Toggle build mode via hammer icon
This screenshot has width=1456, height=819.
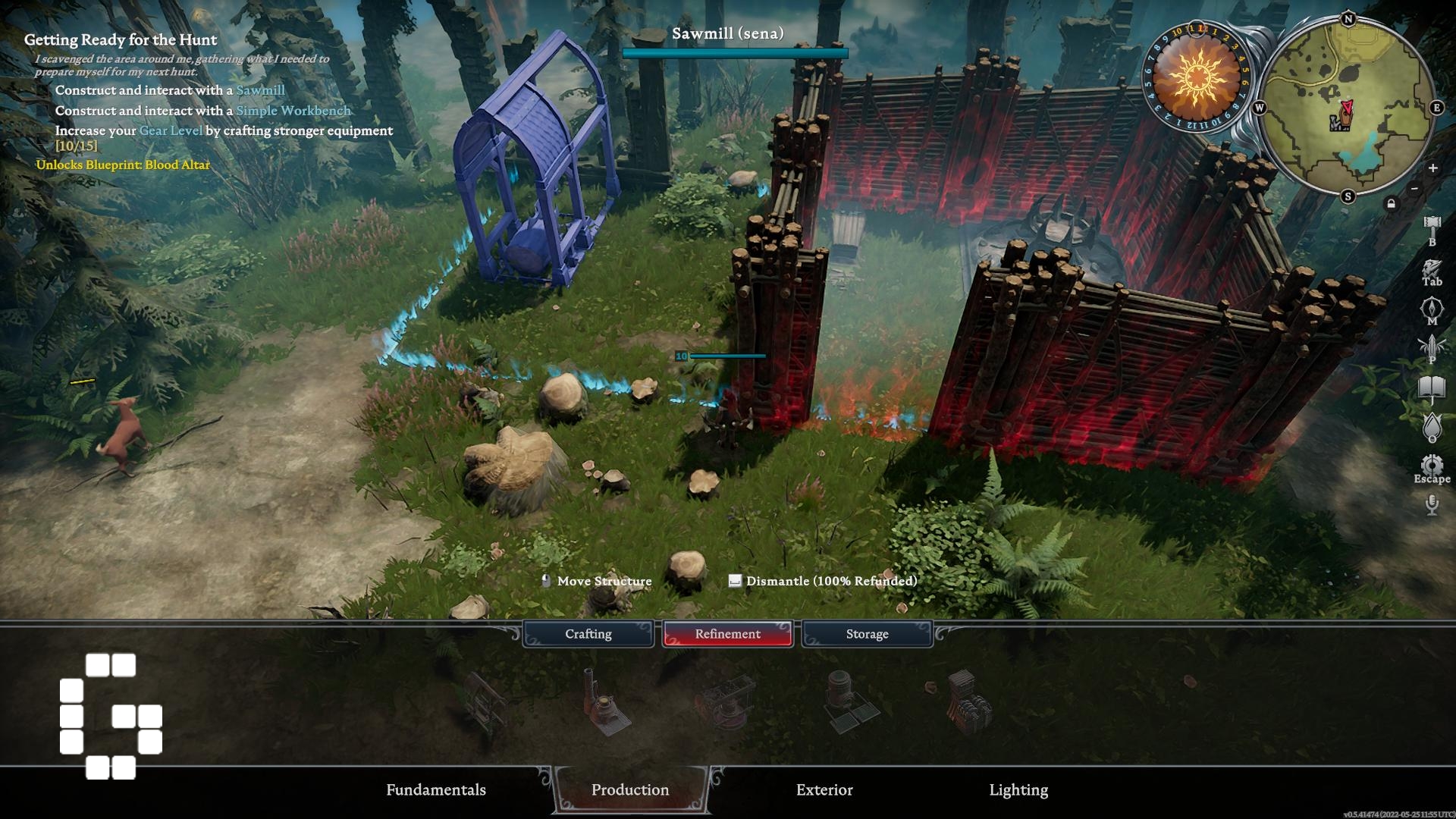click(x=1432, y=226)
